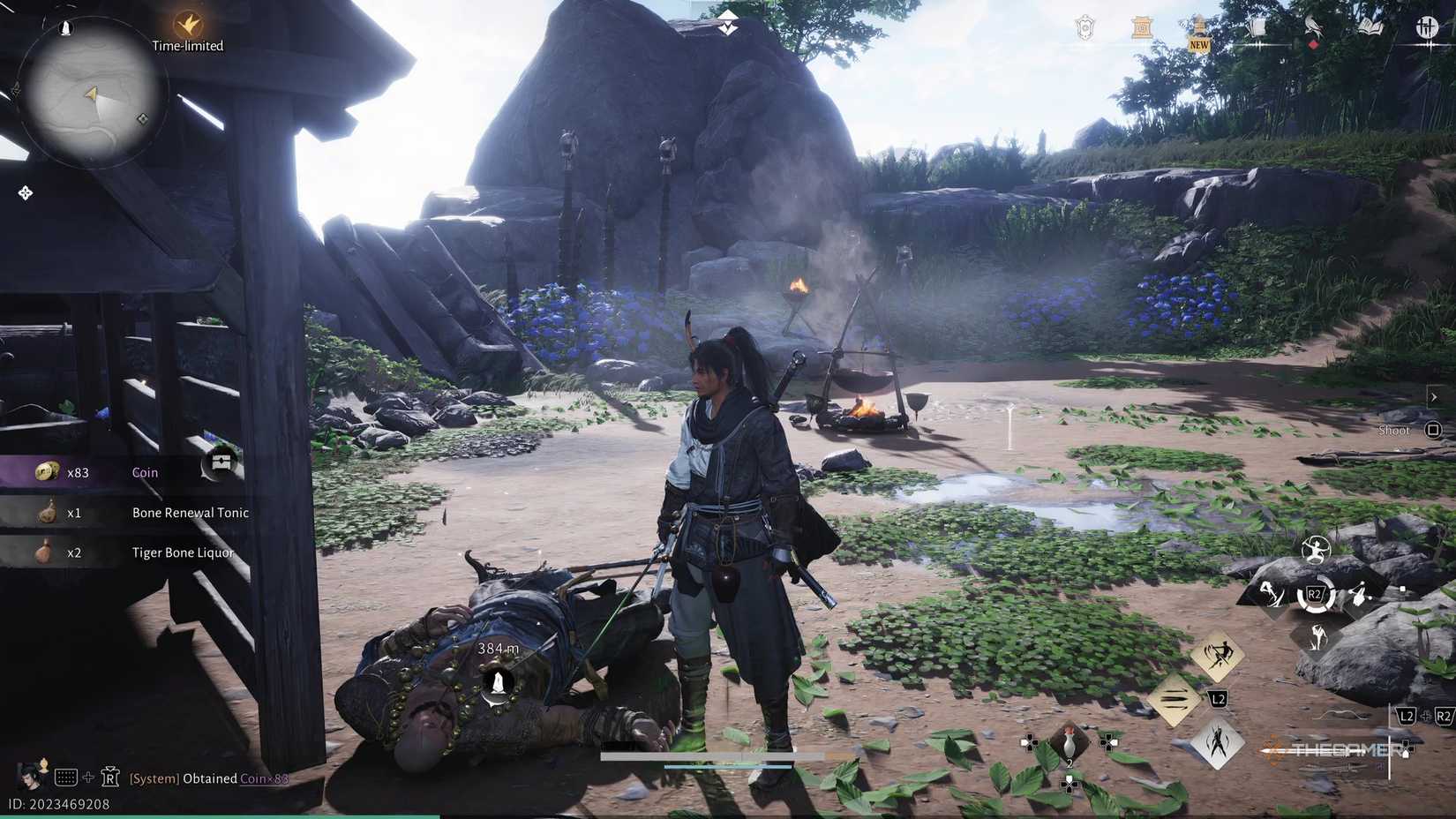
Task: Open chat with the keyboard icon
Action: [x=65, y=778]
